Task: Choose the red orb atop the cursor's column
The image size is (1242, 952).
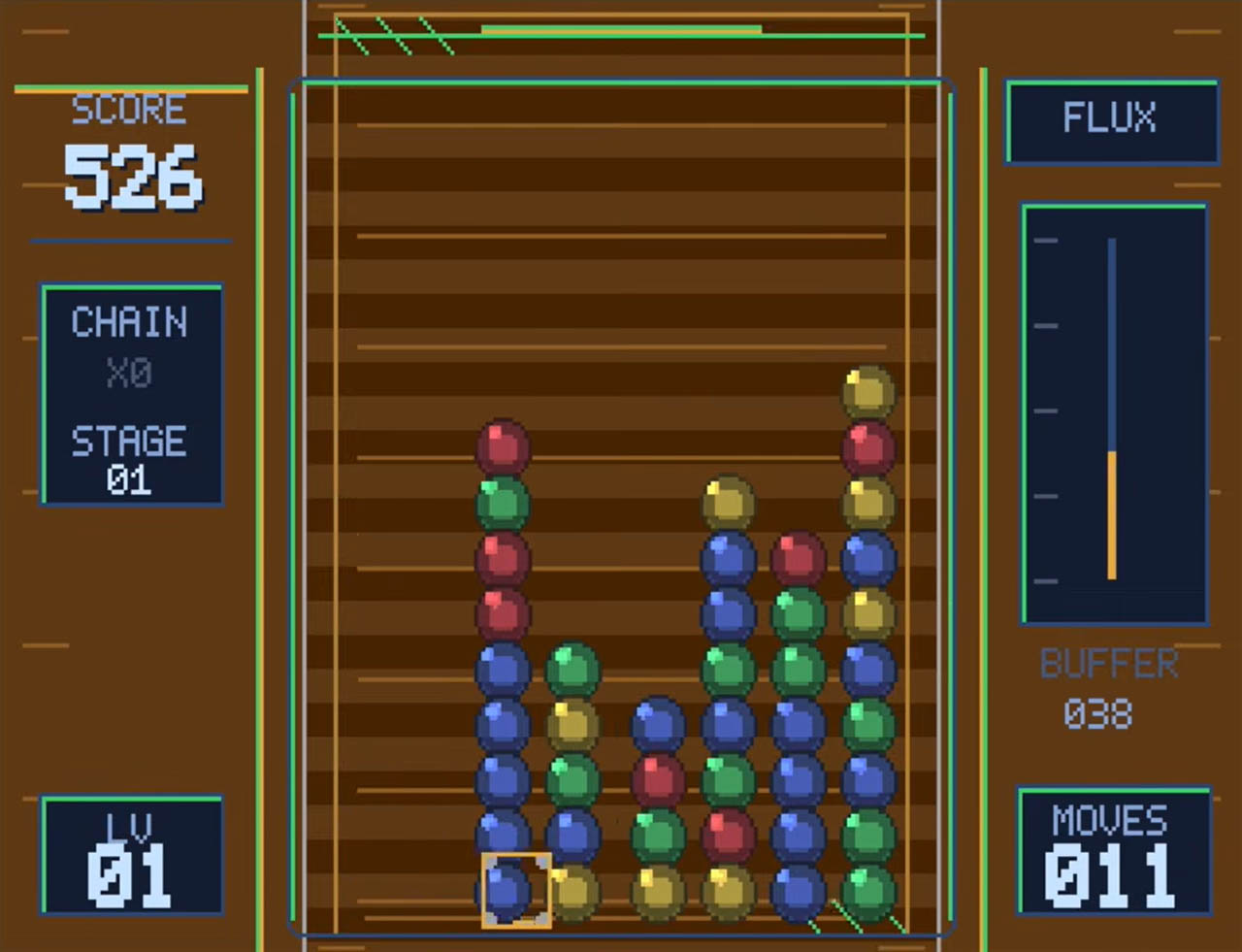Action: click(x=503, y=446)
